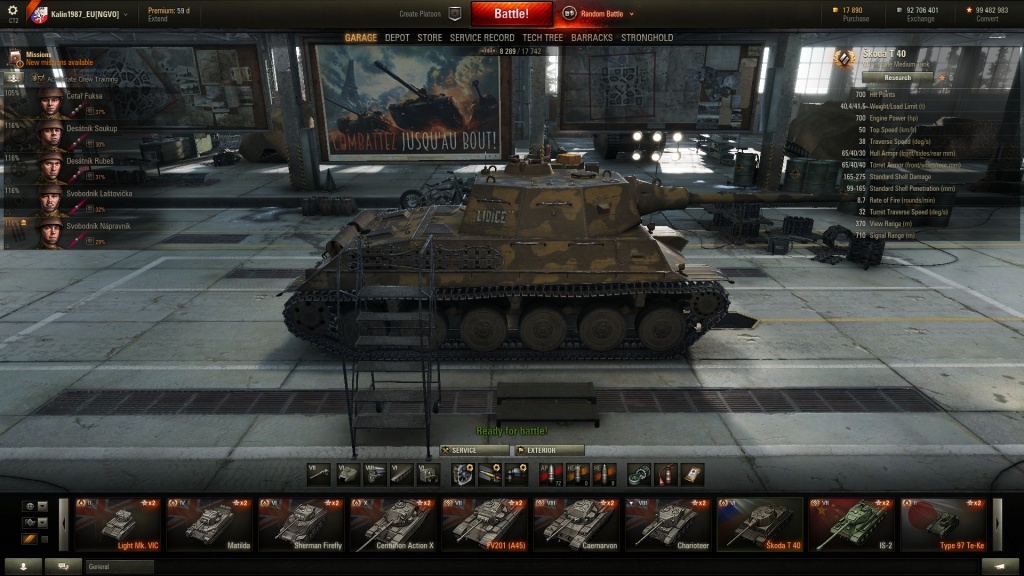Go to the Barracks tab

[592, 38]
